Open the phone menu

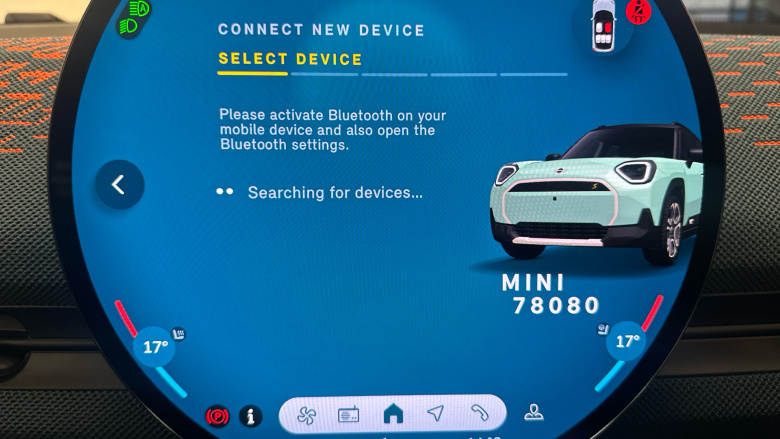(479, 413)
